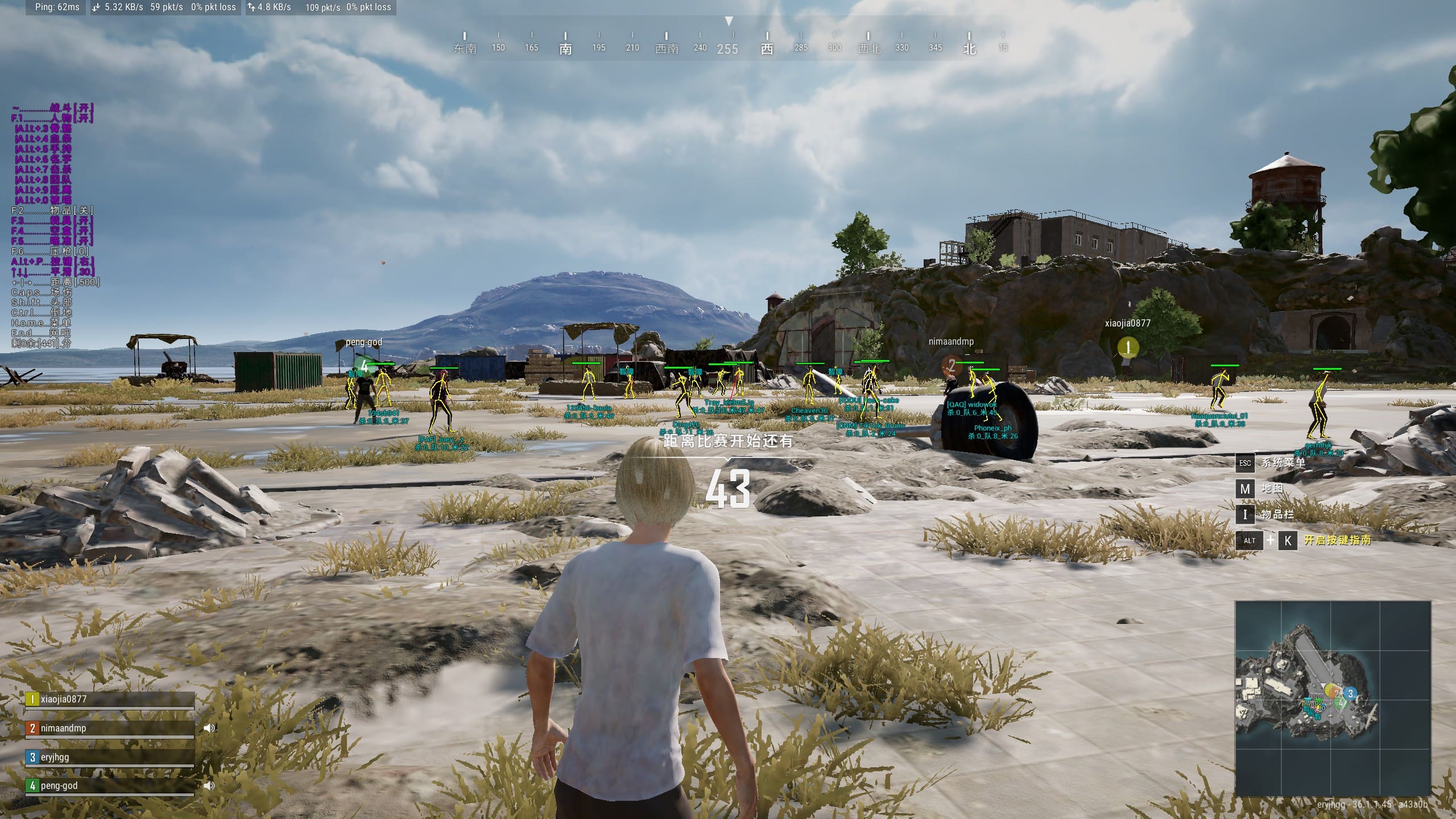Choose peng-god's row in the squad list

[109, 786]
